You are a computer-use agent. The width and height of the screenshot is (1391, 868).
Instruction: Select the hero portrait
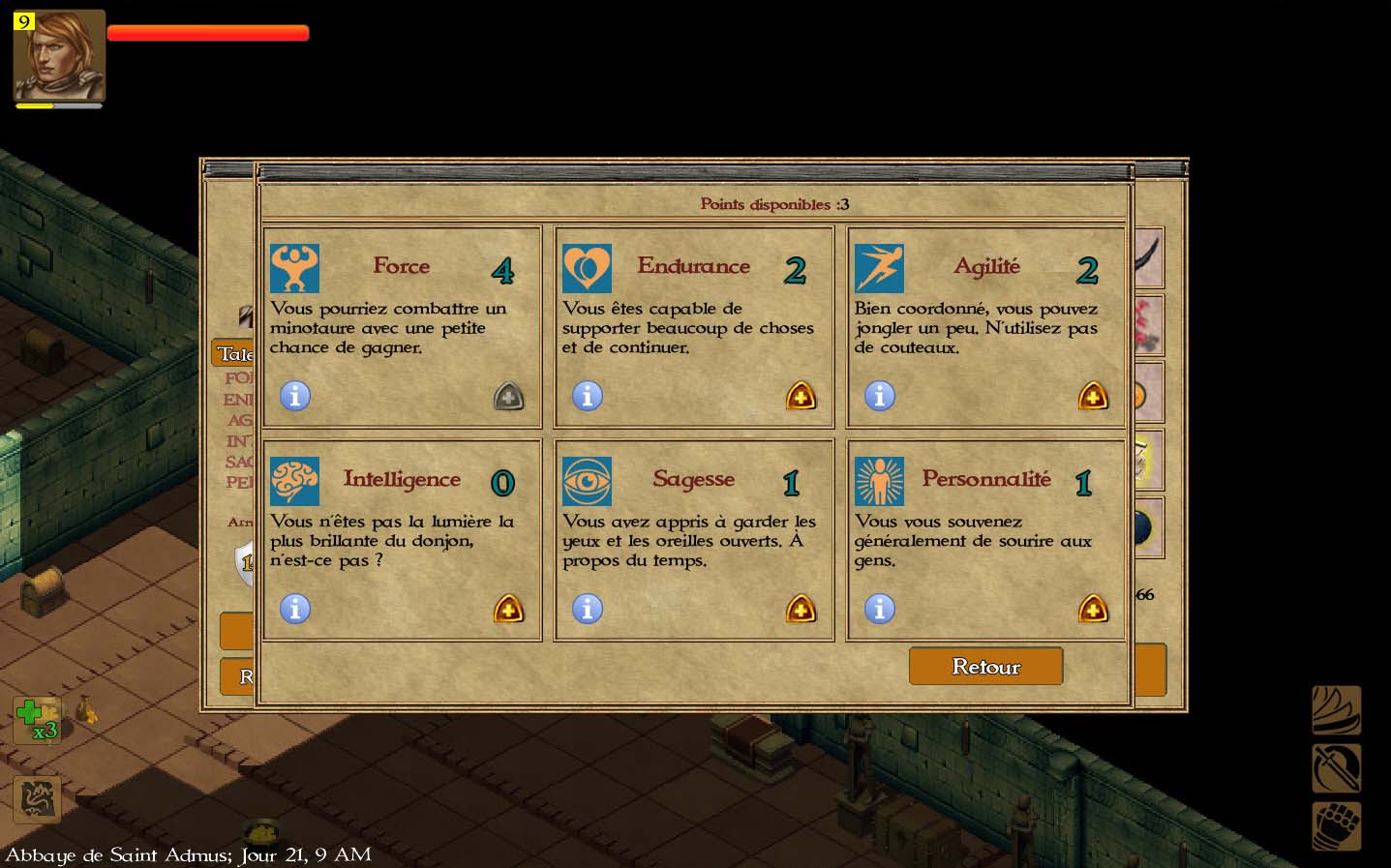[59, 56]
